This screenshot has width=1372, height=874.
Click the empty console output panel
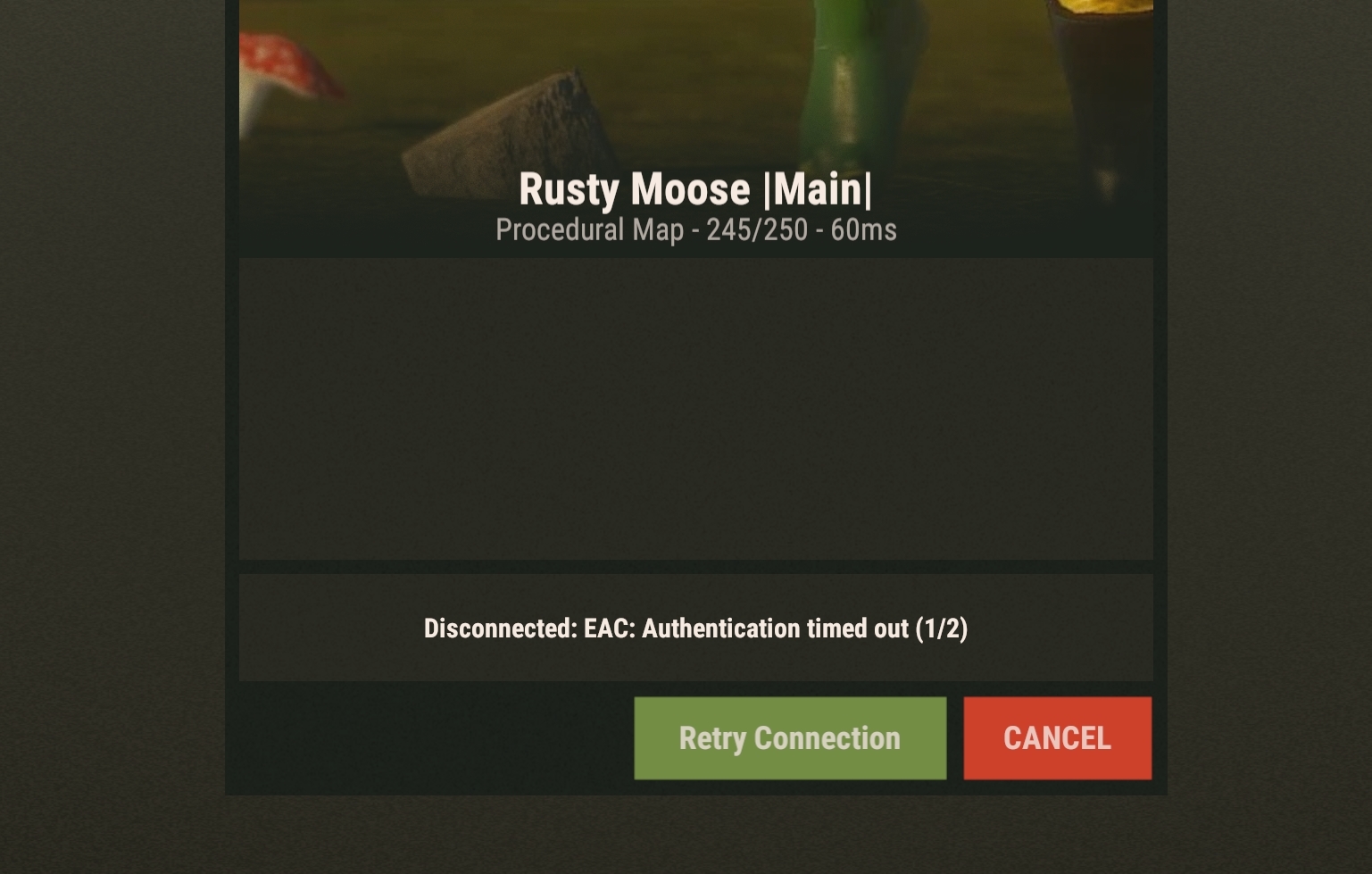pos(696,406)
